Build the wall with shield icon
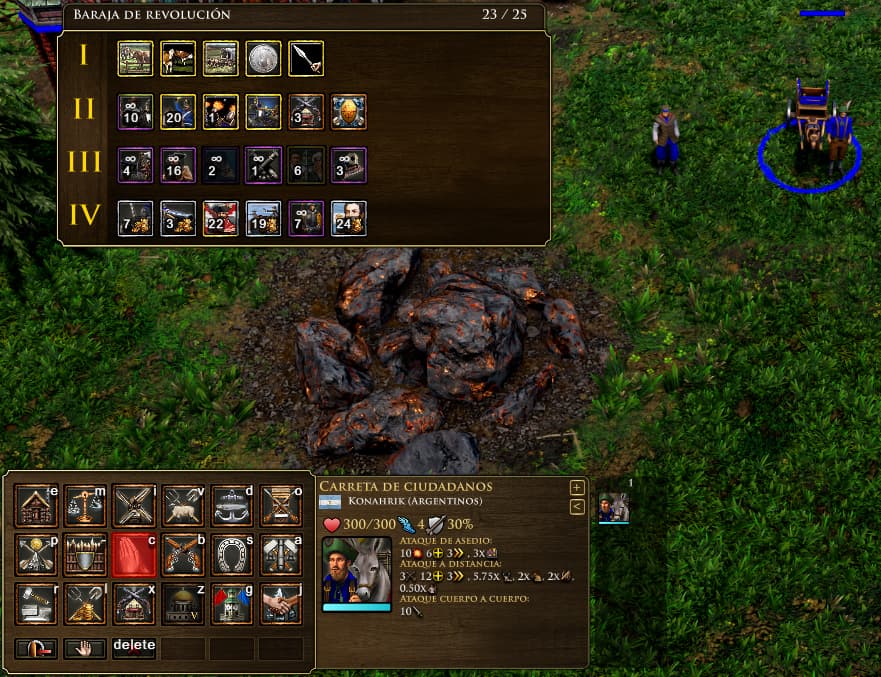 [85, 554]
